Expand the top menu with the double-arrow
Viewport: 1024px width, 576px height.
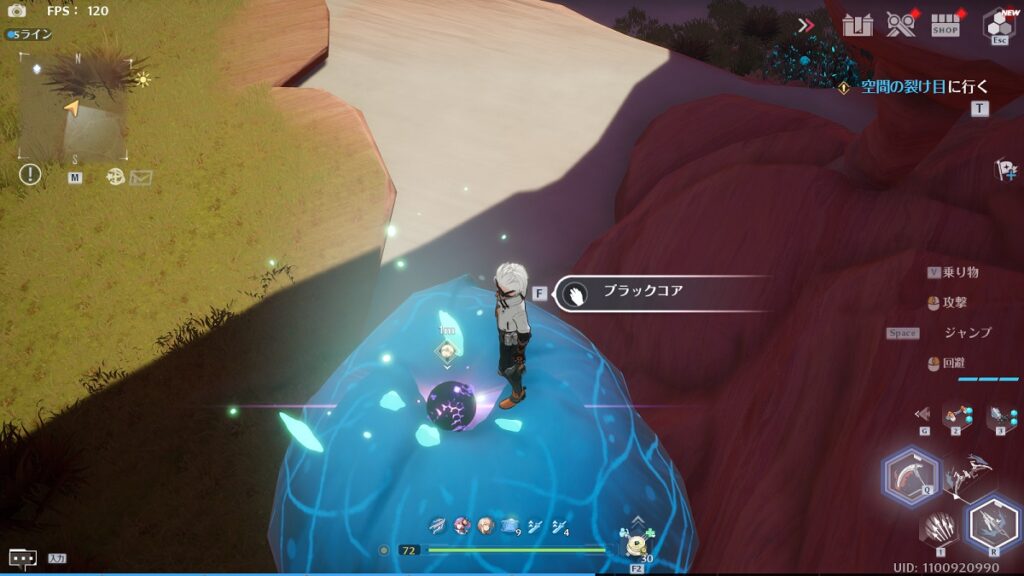806,25
